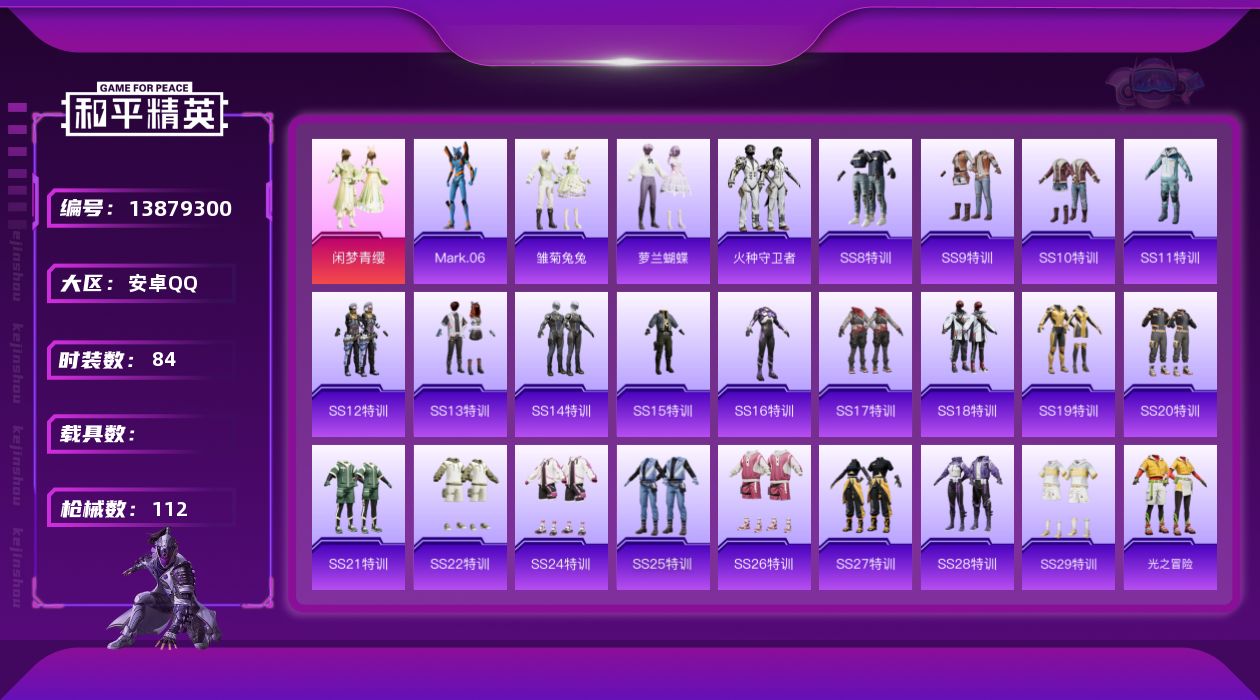
Task: Open the SS12特训 outfit tile
Action: point(358,364)
